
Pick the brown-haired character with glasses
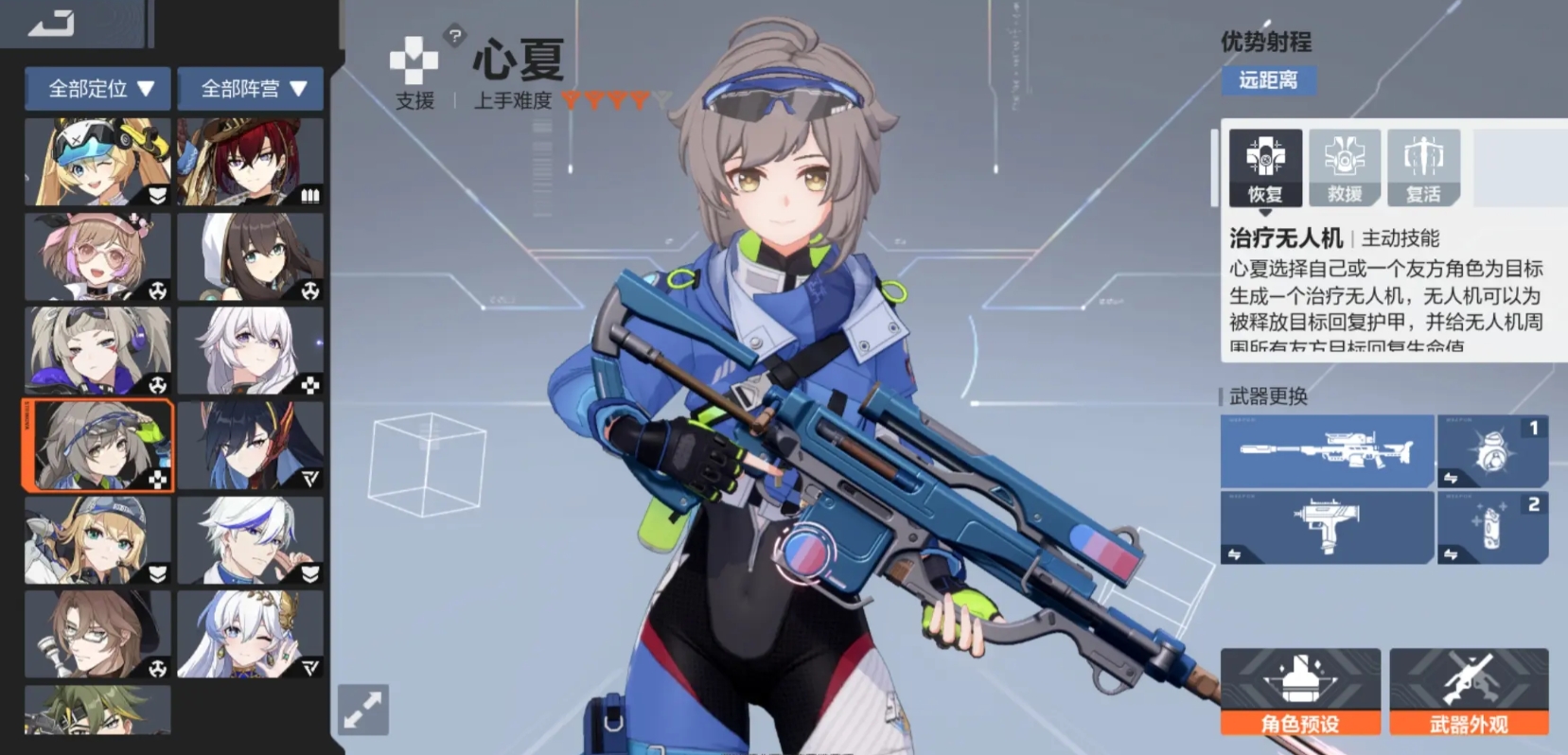97,634
